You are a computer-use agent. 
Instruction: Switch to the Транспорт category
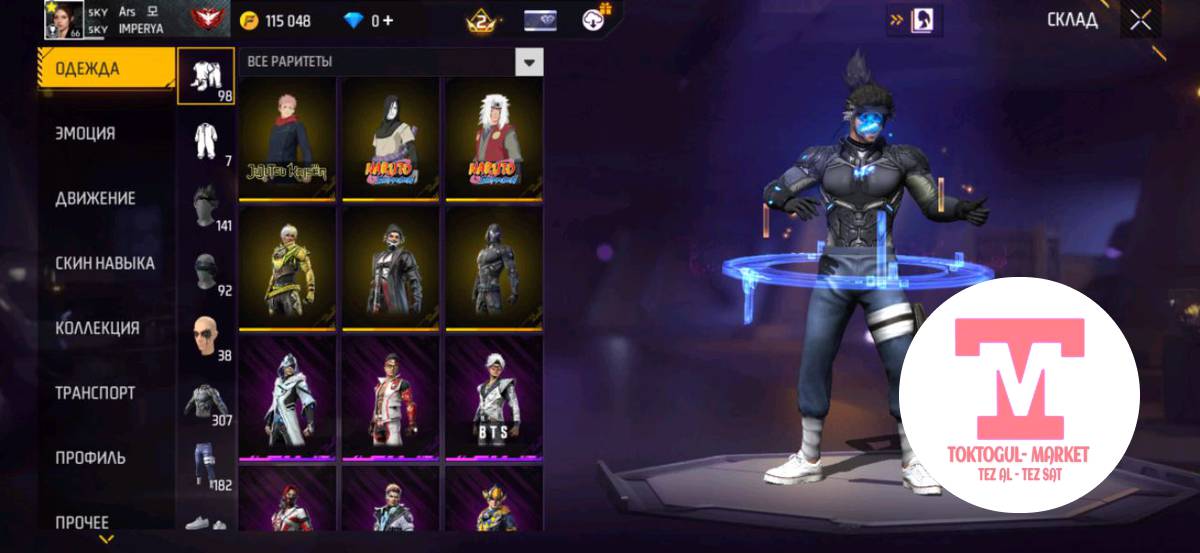pyautogui.click(x=95, y=394)
